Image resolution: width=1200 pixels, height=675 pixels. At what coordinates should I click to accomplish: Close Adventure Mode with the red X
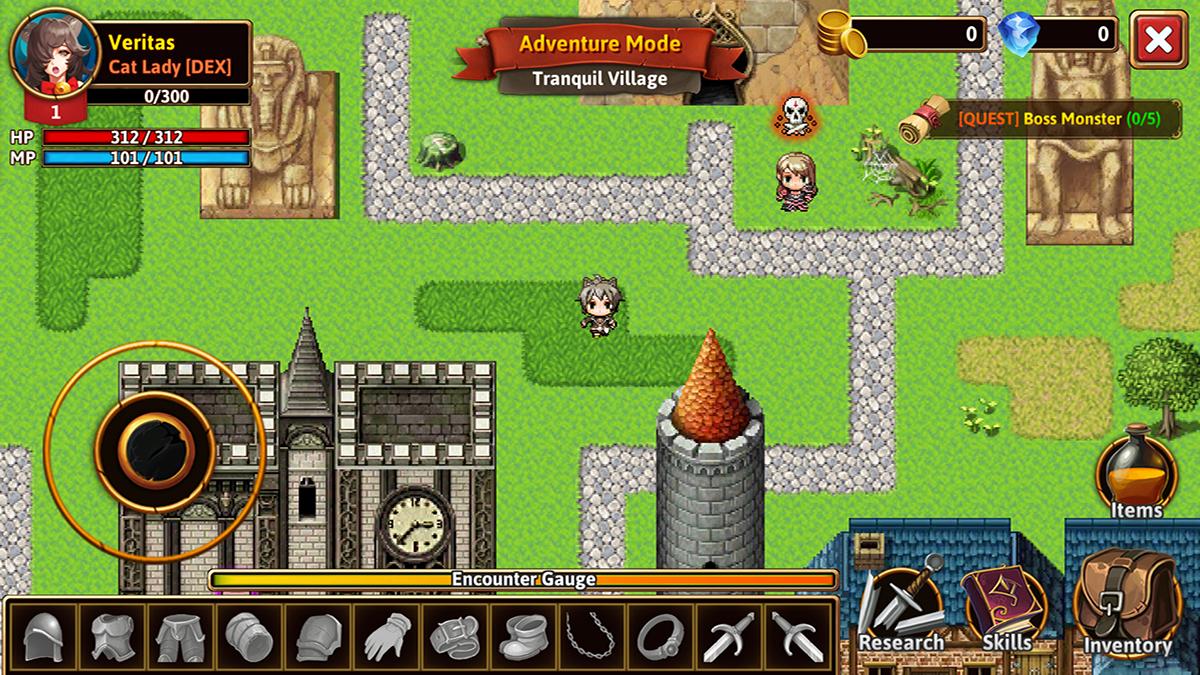click(x=1158, y=40)
